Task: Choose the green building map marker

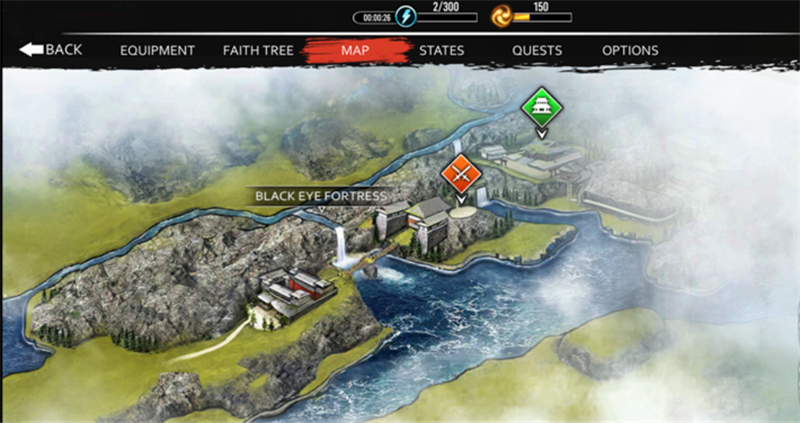Action: click(x=541, y=105)
